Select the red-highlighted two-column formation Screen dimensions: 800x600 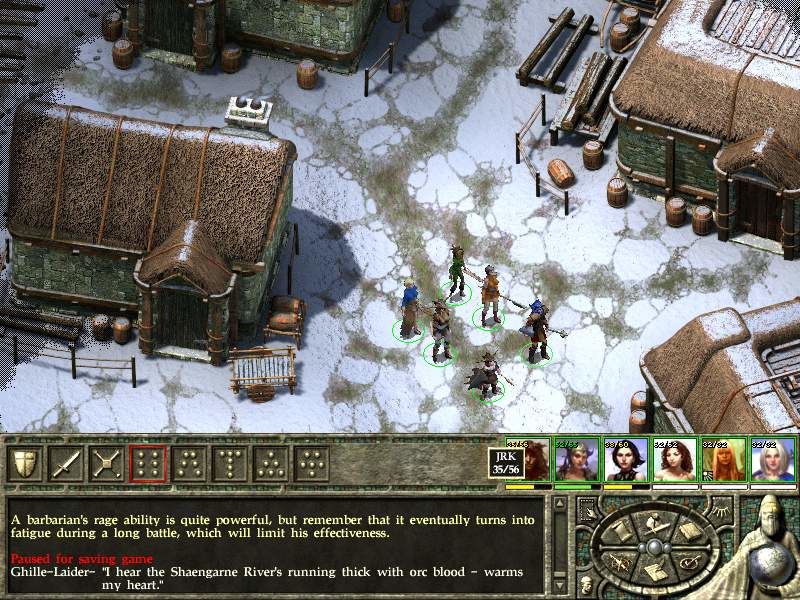pyautogui.click(x=147, y=463)
